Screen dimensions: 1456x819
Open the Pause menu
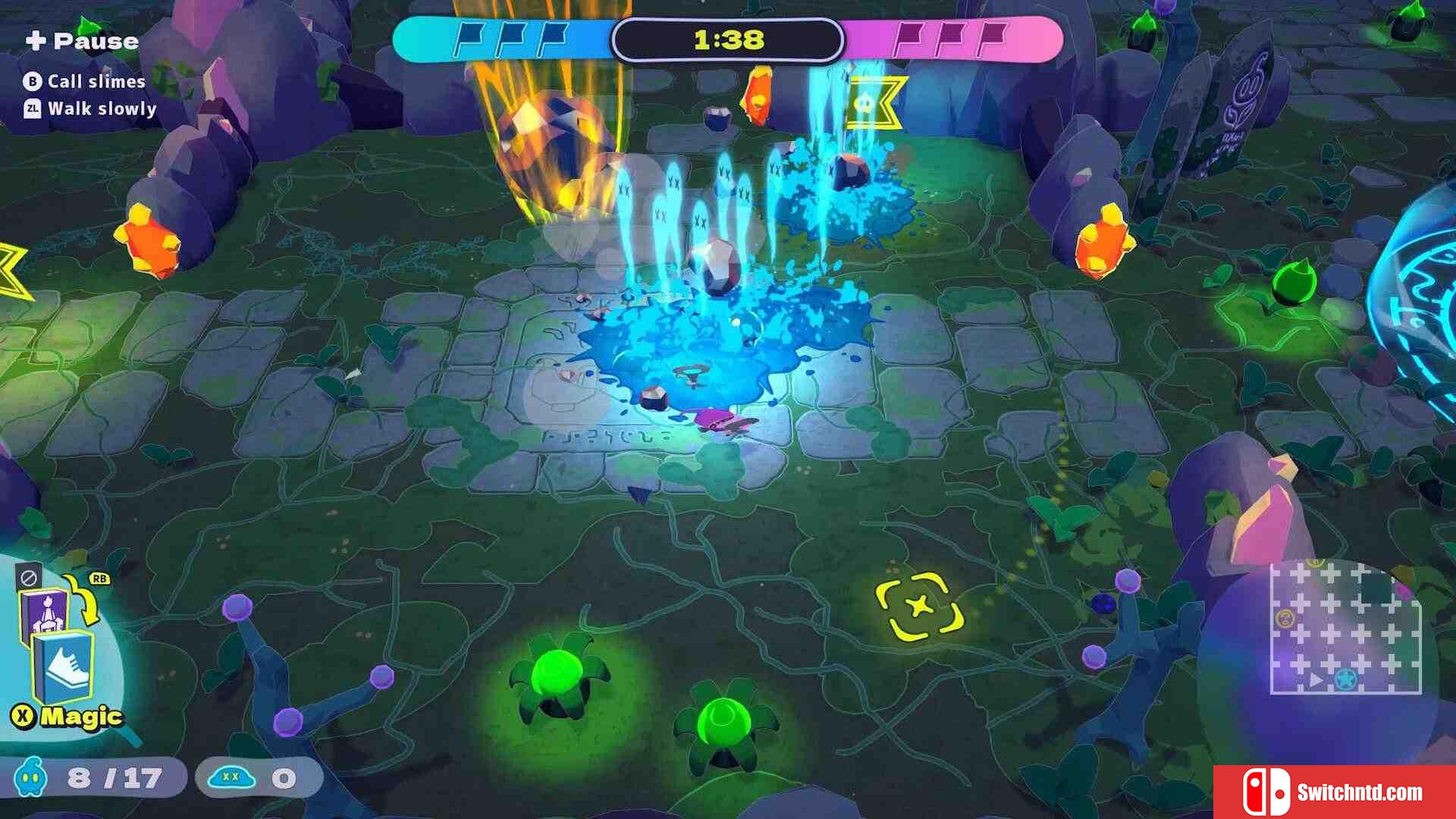click(82, 41)
